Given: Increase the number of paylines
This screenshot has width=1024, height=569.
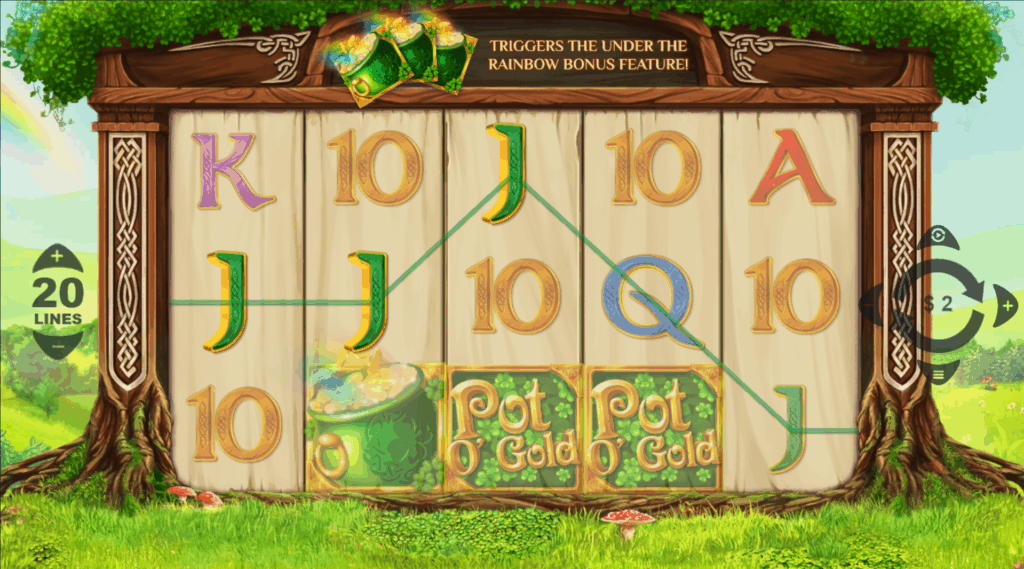Looking at the screenshot, I should pyautogui.click(x=56, y=257).
